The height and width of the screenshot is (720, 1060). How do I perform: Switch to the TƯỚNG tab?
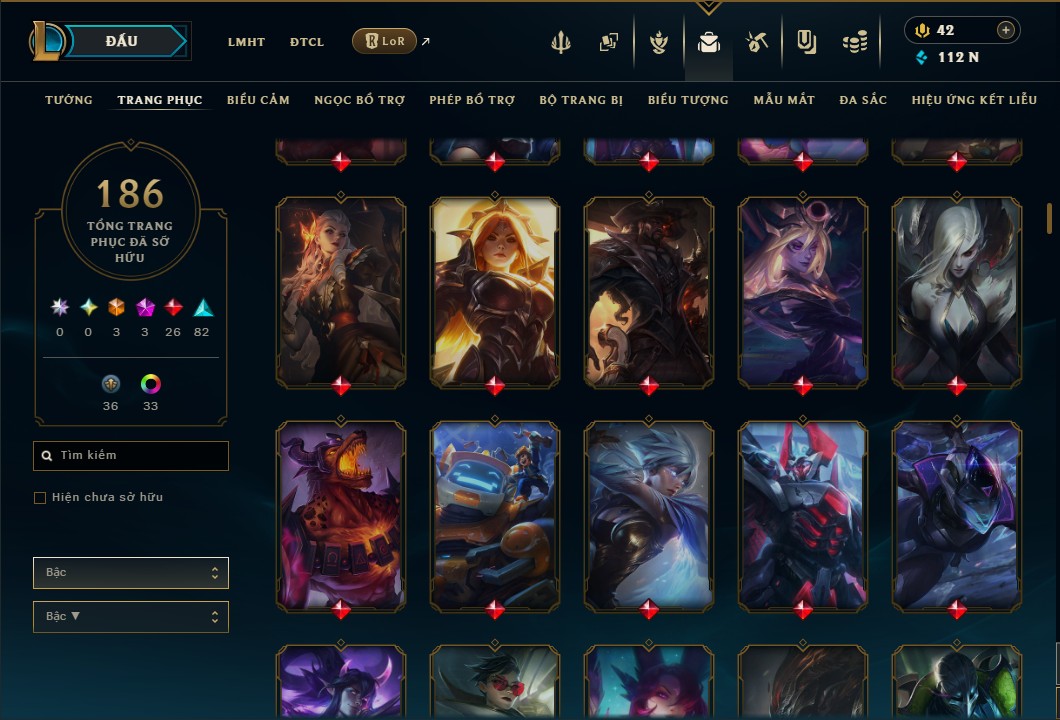[x=69, y=100]
